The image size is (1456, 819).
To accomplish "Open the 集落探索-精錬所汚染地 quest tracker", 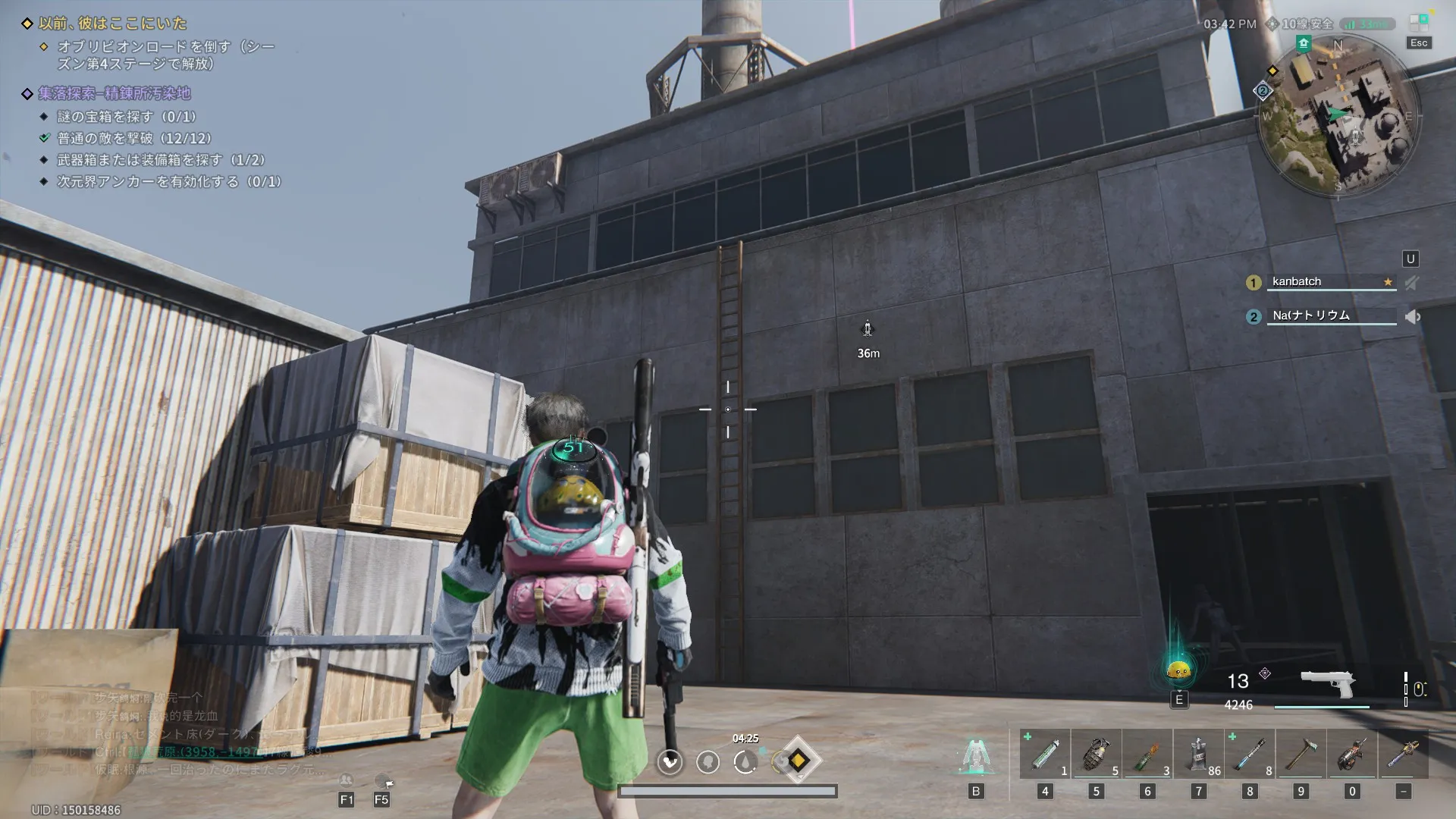I will (x=115, y=94).
